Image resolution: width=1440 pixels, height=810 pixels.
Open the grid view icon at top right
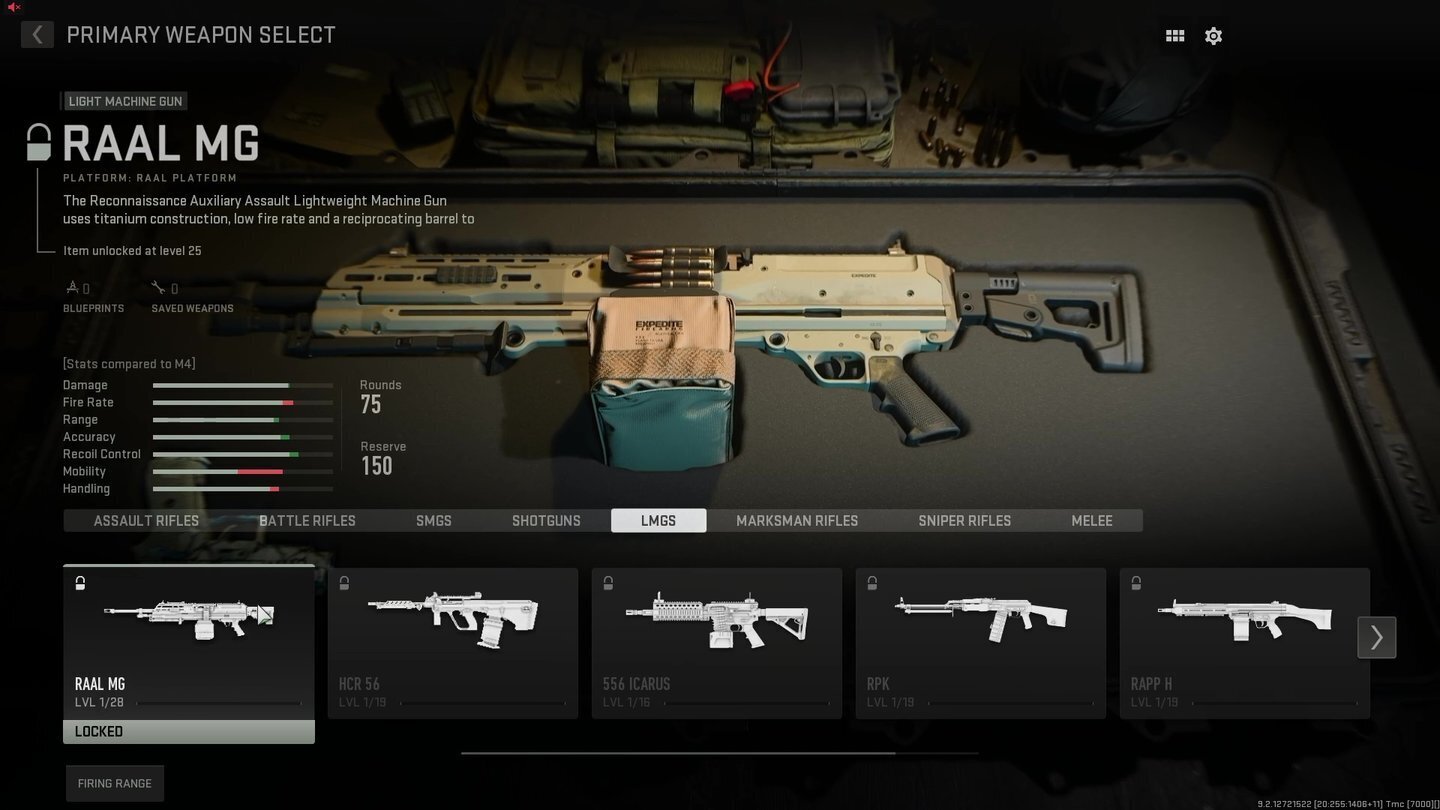pos(1174,35)
